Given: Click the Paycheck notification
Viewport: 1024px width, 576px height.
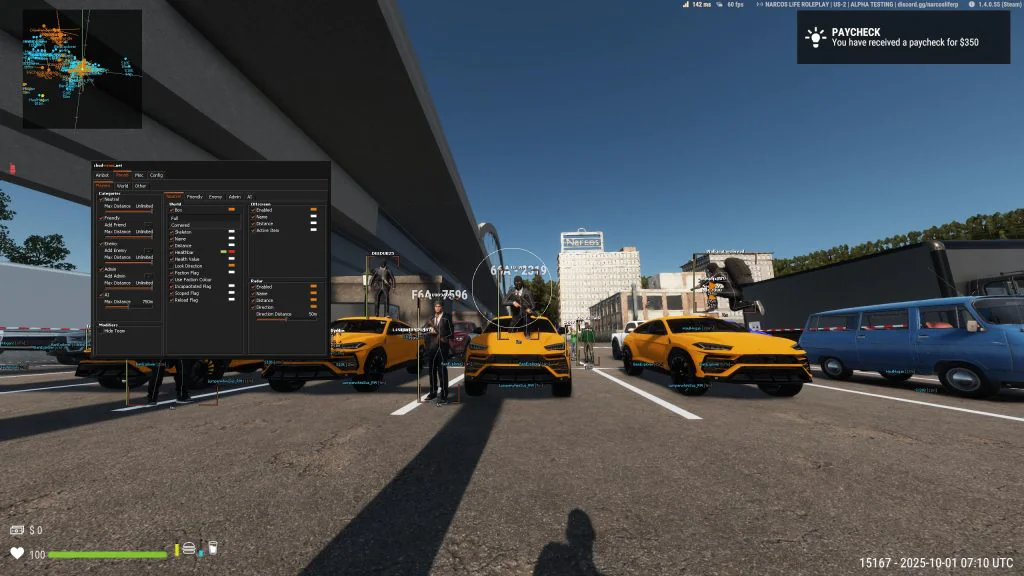Looking at the screenshot, I should point(902,37).
